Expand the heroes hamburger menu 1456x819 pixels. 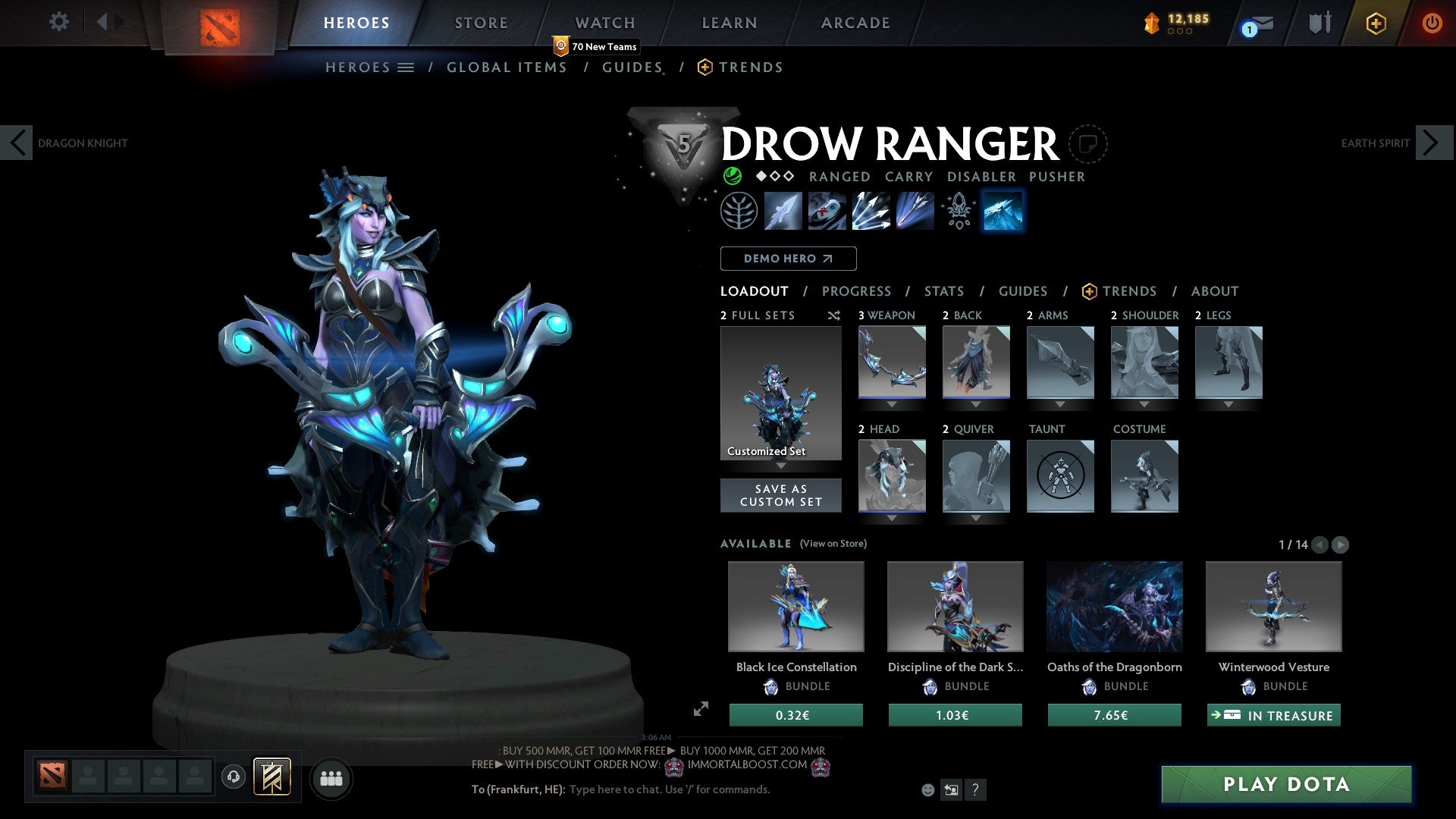click(407, 67)
